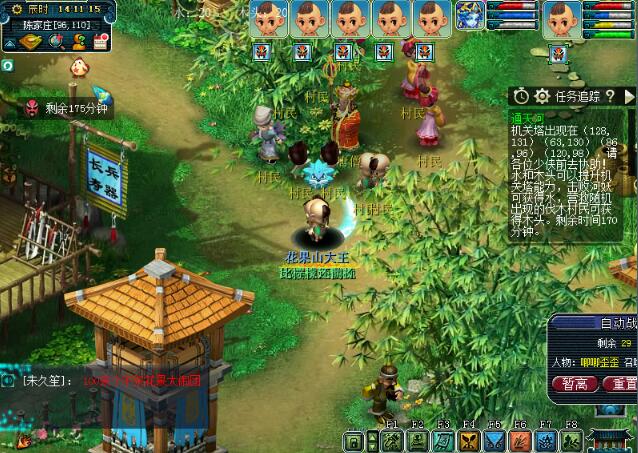Activate the F4 orange butterfly skill
Viewport: 638px width, 453px height.
(469, 441)
